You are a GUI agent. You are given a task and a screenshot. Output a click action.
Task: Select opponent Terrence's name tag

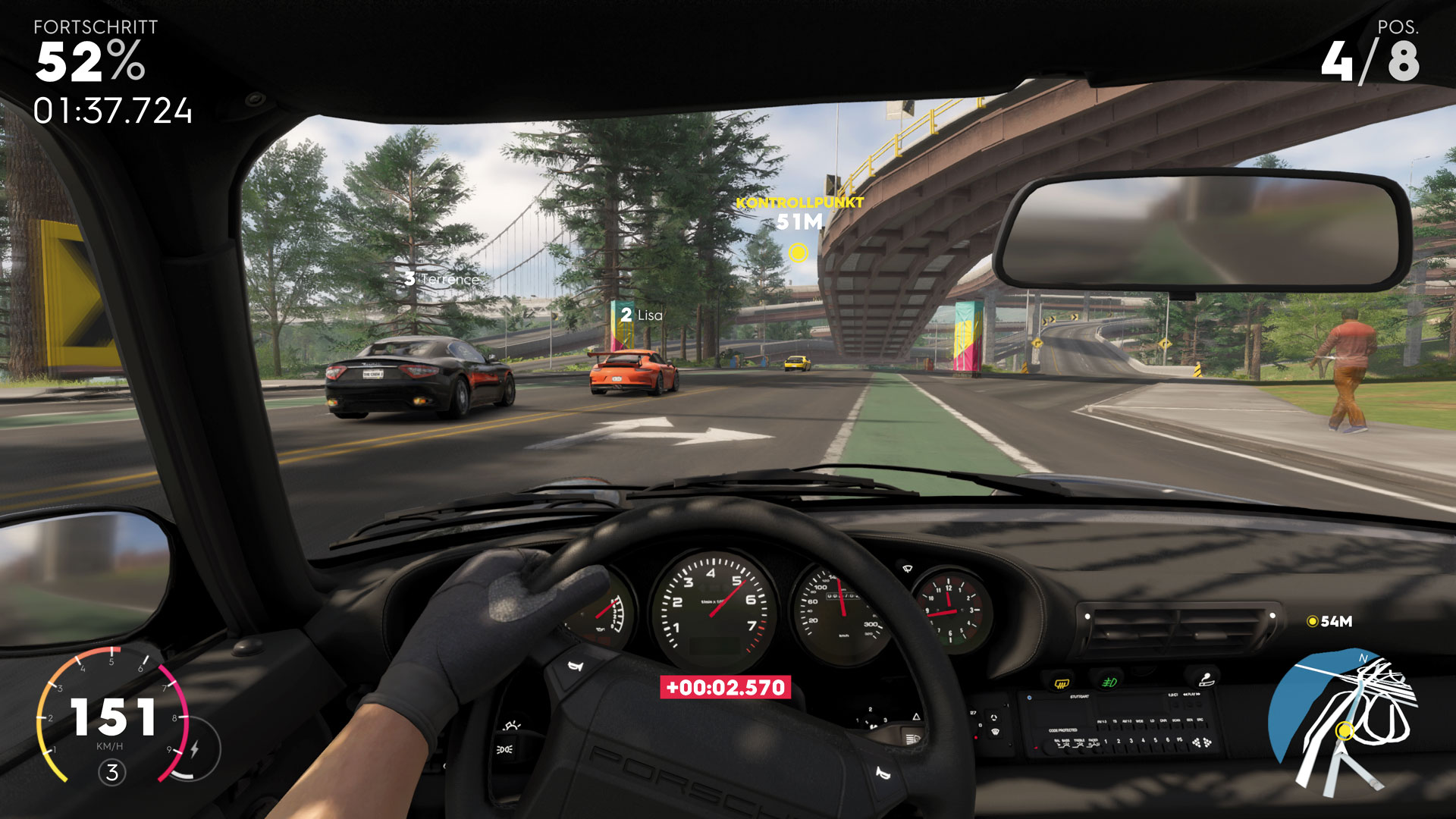[442, 279]
